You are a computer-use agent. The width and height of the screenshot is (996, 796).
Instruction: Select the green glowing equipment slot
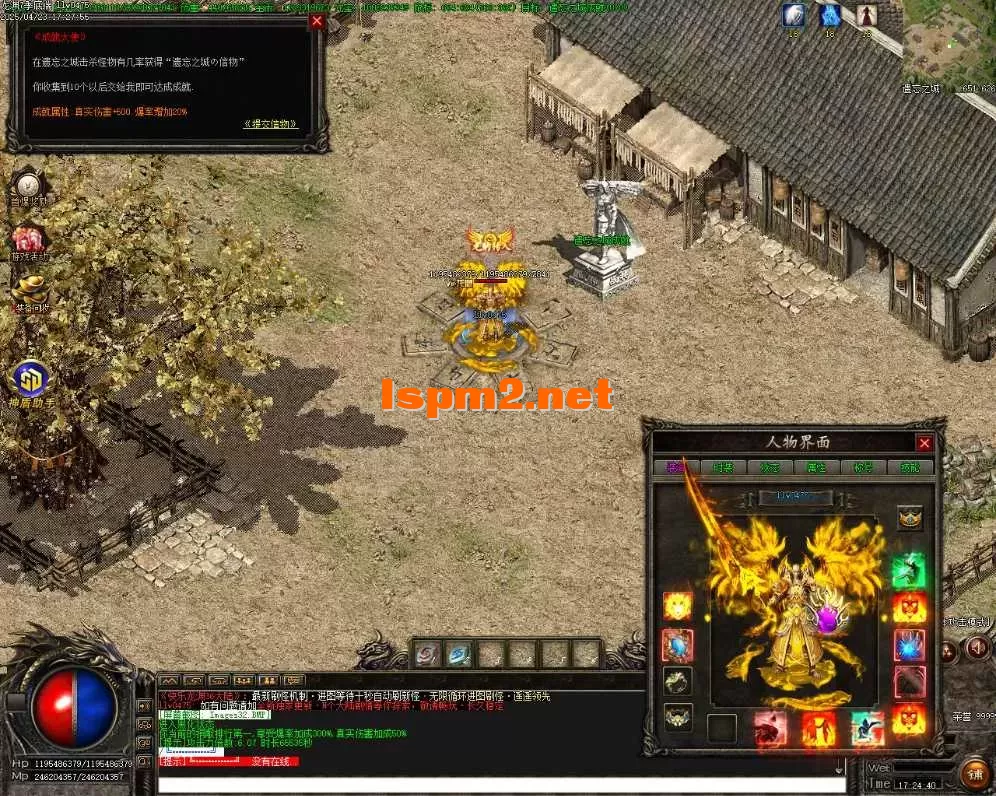pyautogui.click(x=908, y=571)
